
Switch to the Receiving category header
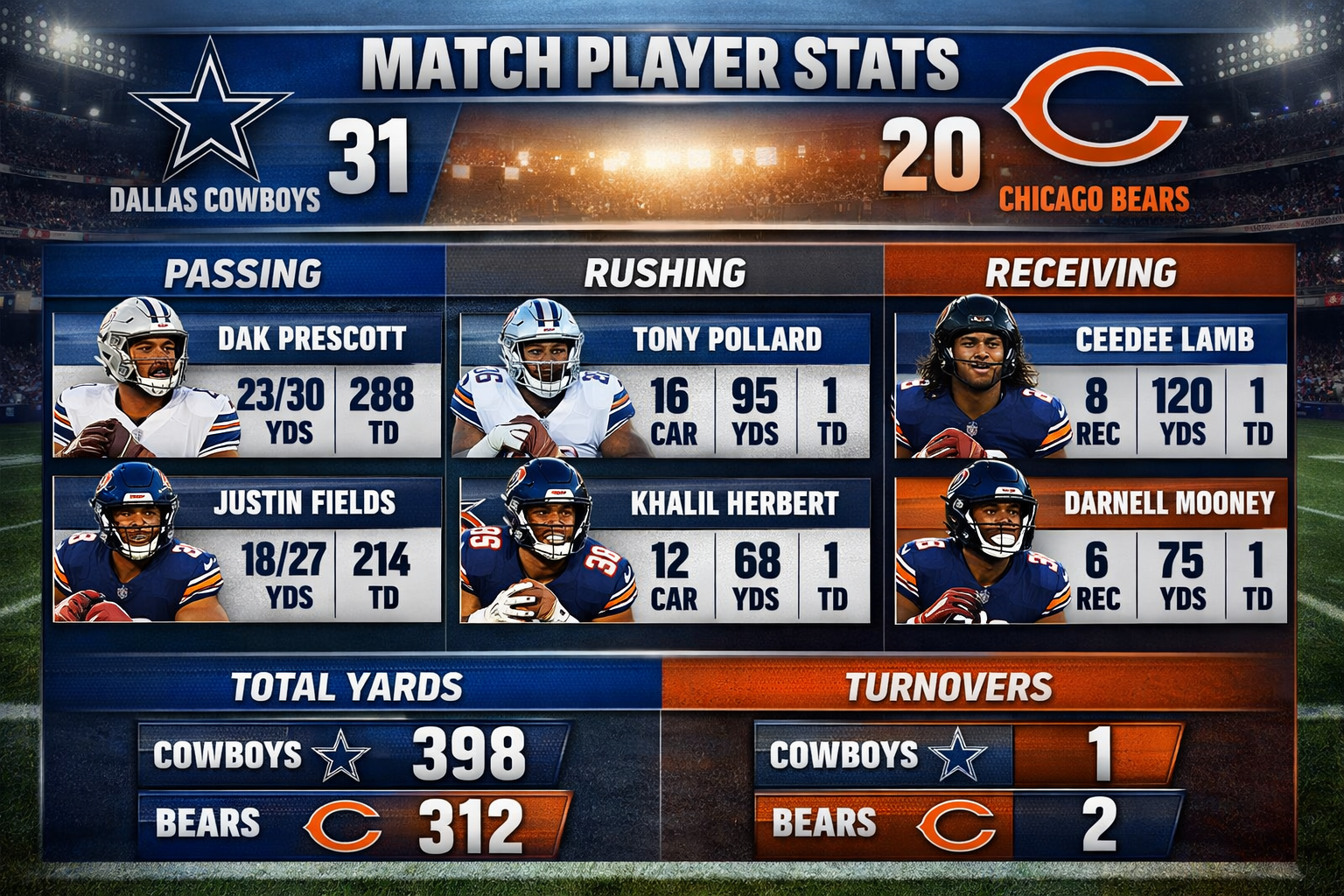1081,274
